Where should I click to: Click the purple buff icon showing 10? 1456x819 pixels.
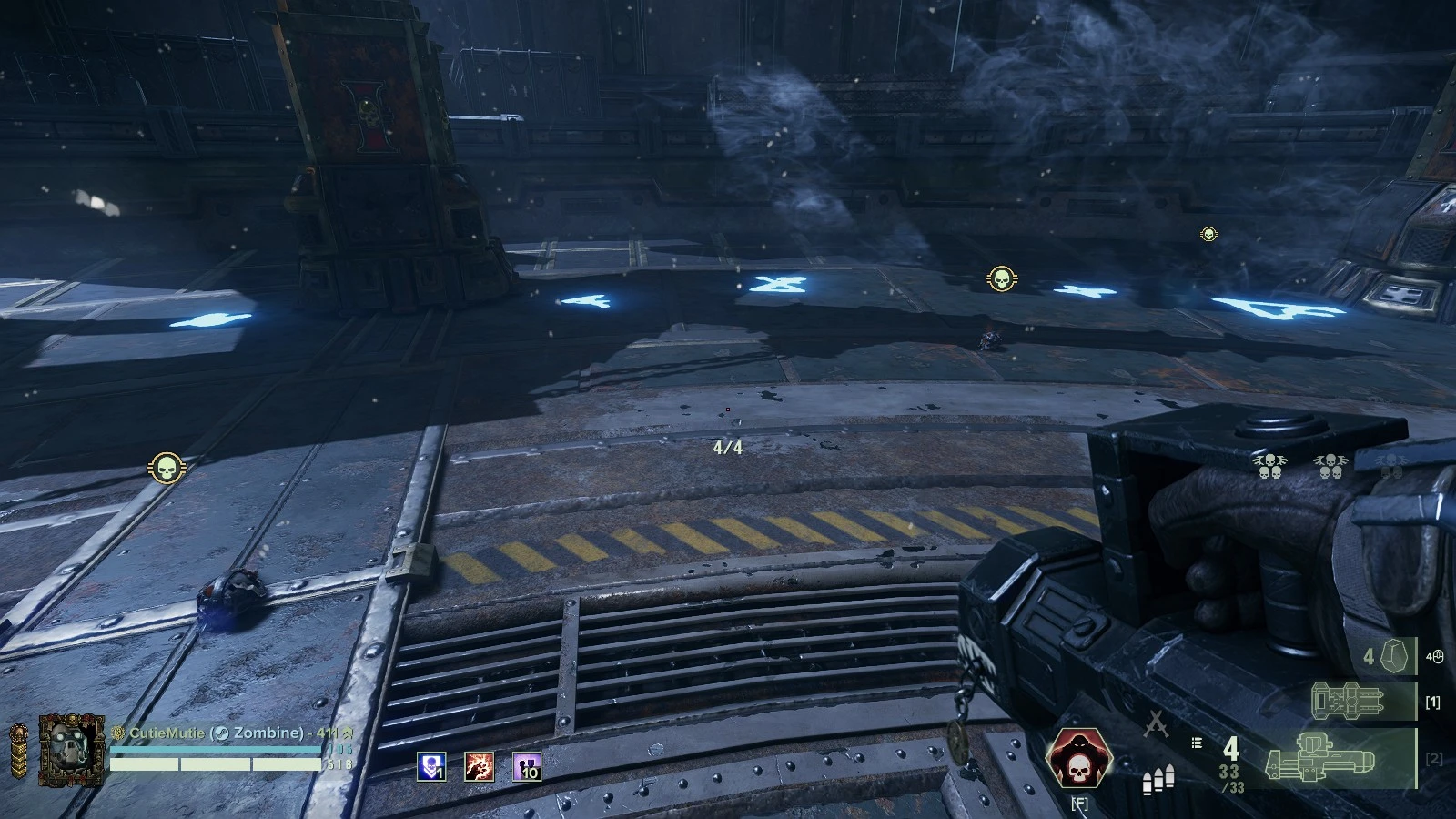coord(527,767)
